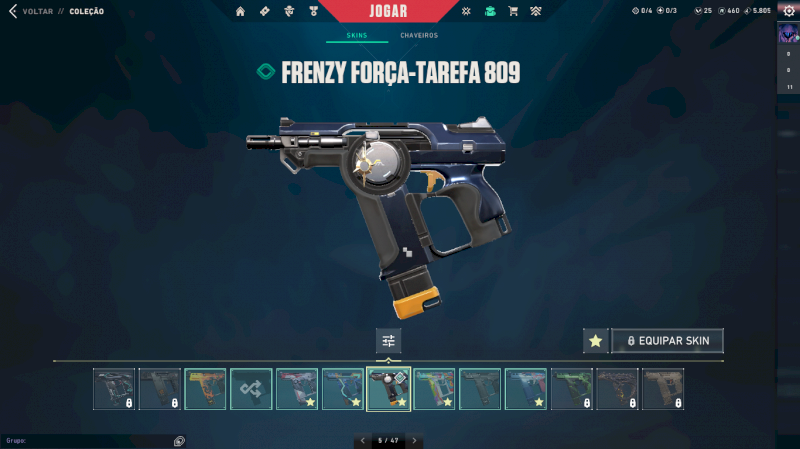The width and height of the screenshot is (800, 449).
Task: Click the player avatar in the sidebar
Action: (788, 34)
